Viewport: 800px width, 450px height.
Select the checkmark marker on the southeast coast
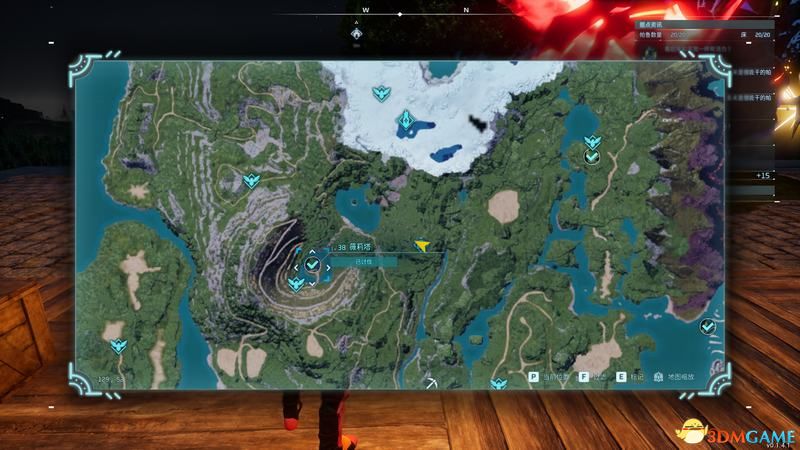tap(708, 326)
